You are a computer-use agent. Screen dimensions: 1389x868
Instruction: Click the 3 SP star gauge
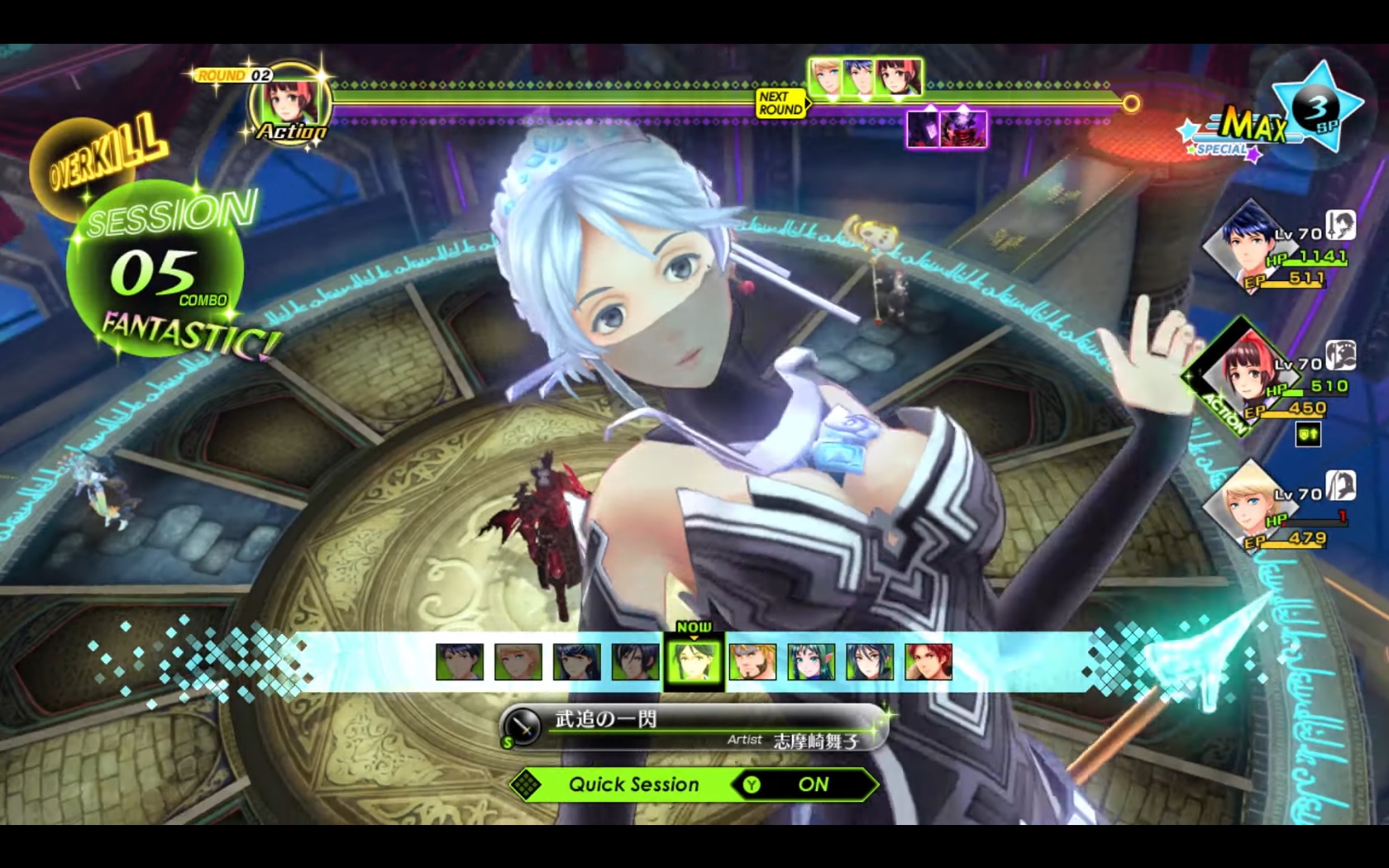[1318, 108]
